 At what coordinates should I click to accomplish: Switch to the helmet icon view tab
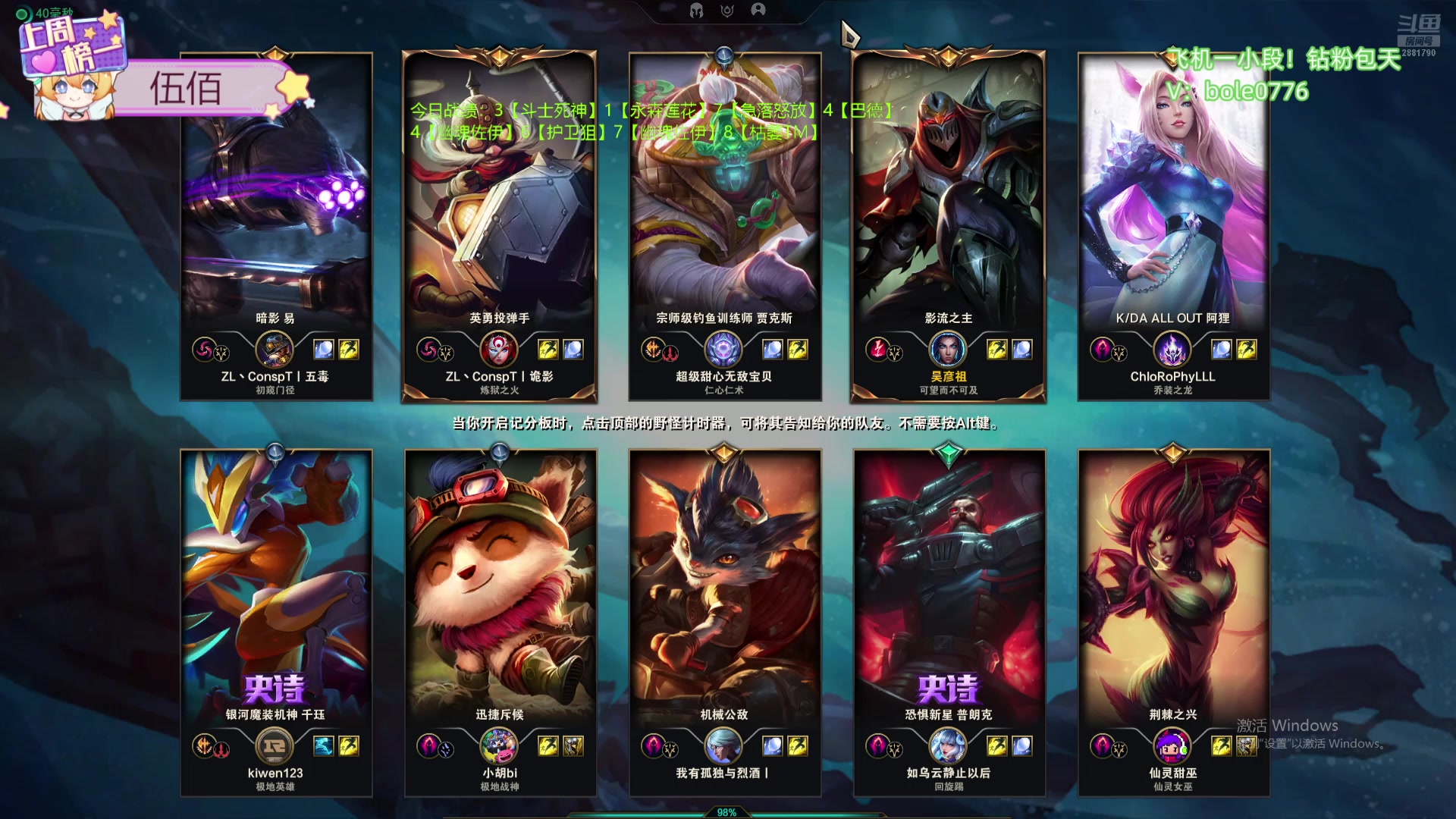pyautogui.click(x=696, y=10)
